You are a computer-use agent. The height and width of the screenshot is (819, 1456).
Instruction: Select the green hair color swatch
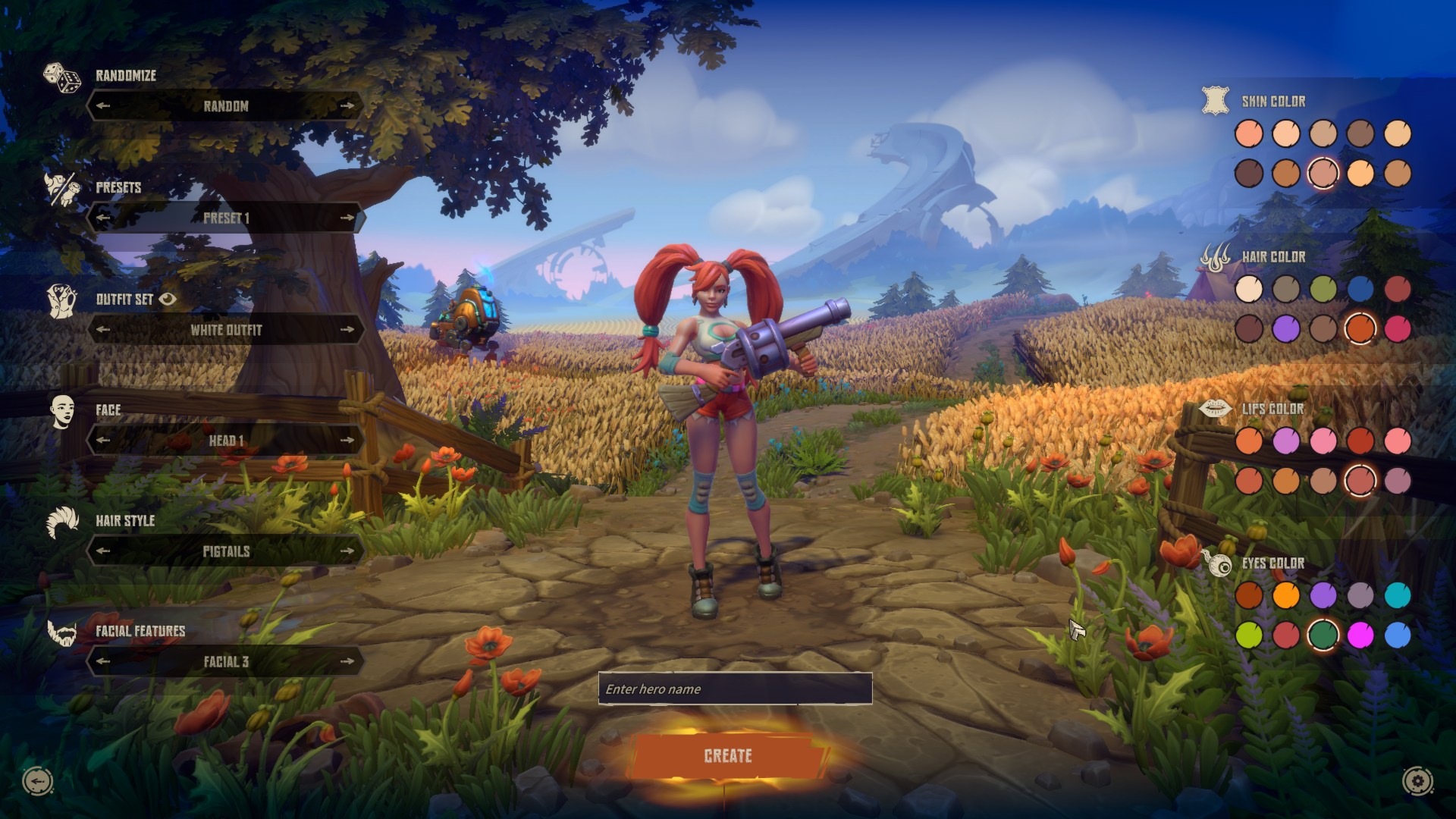(1323, 289)
